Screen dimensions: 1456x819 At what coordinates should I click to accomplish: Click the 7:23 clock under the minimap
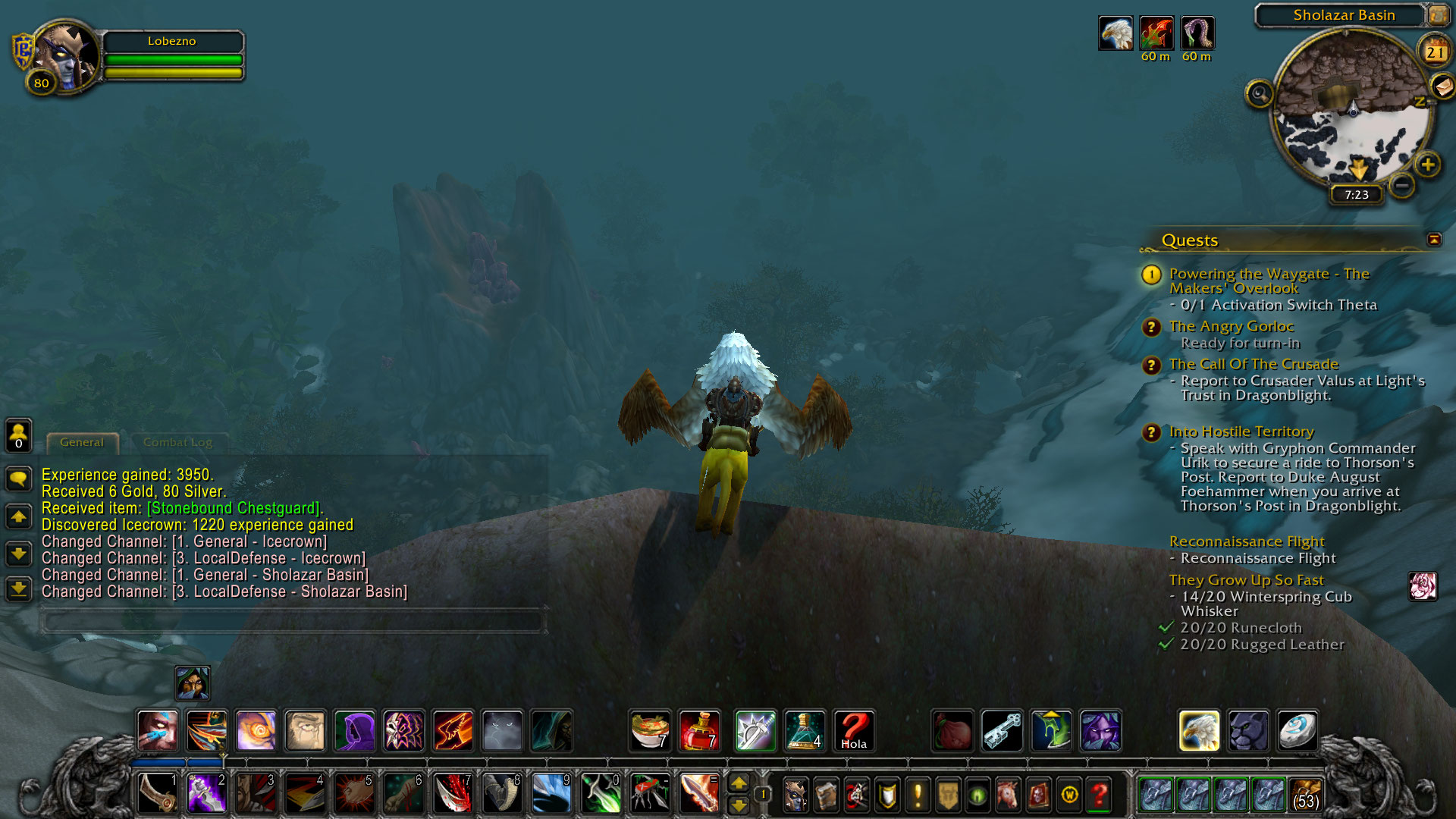[x=1357, y=195]
